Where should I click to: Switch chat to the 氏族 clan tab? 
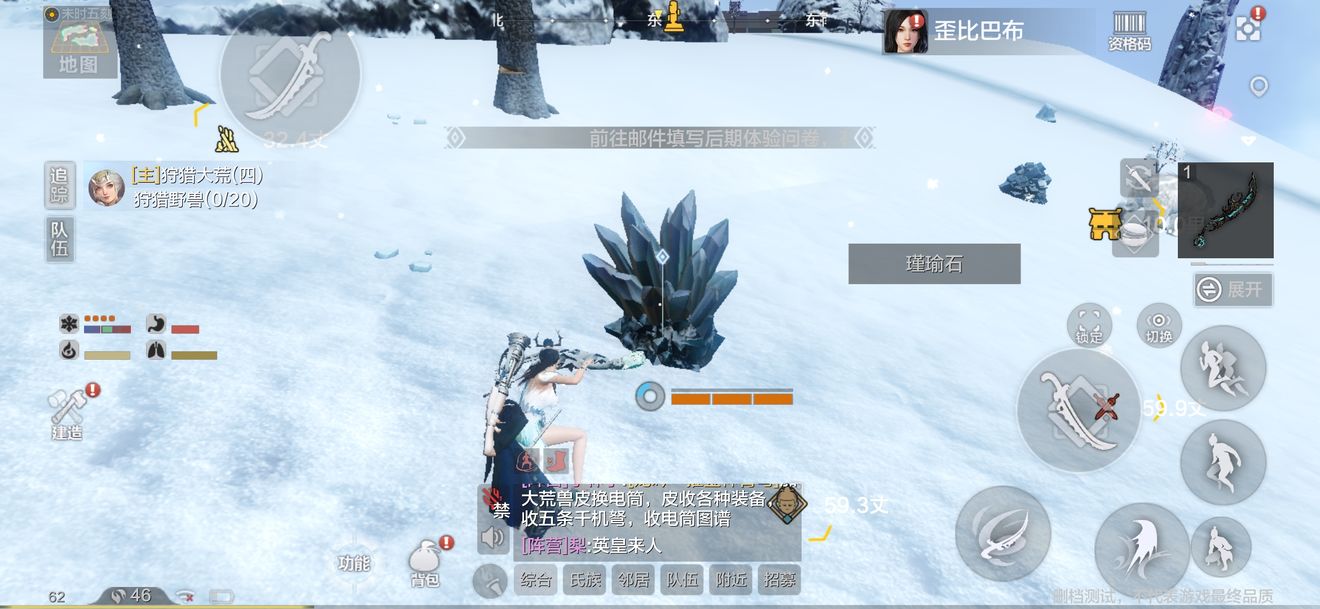(585, 580)
